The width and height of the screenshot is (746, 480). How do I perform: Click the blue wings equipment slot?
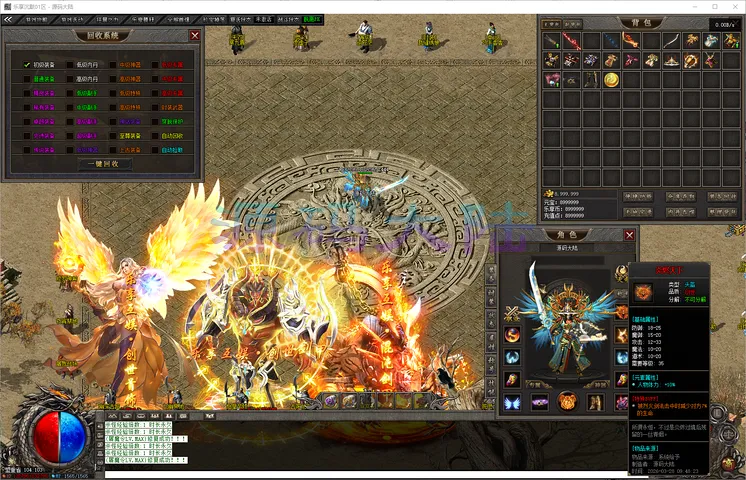(512, 402)
